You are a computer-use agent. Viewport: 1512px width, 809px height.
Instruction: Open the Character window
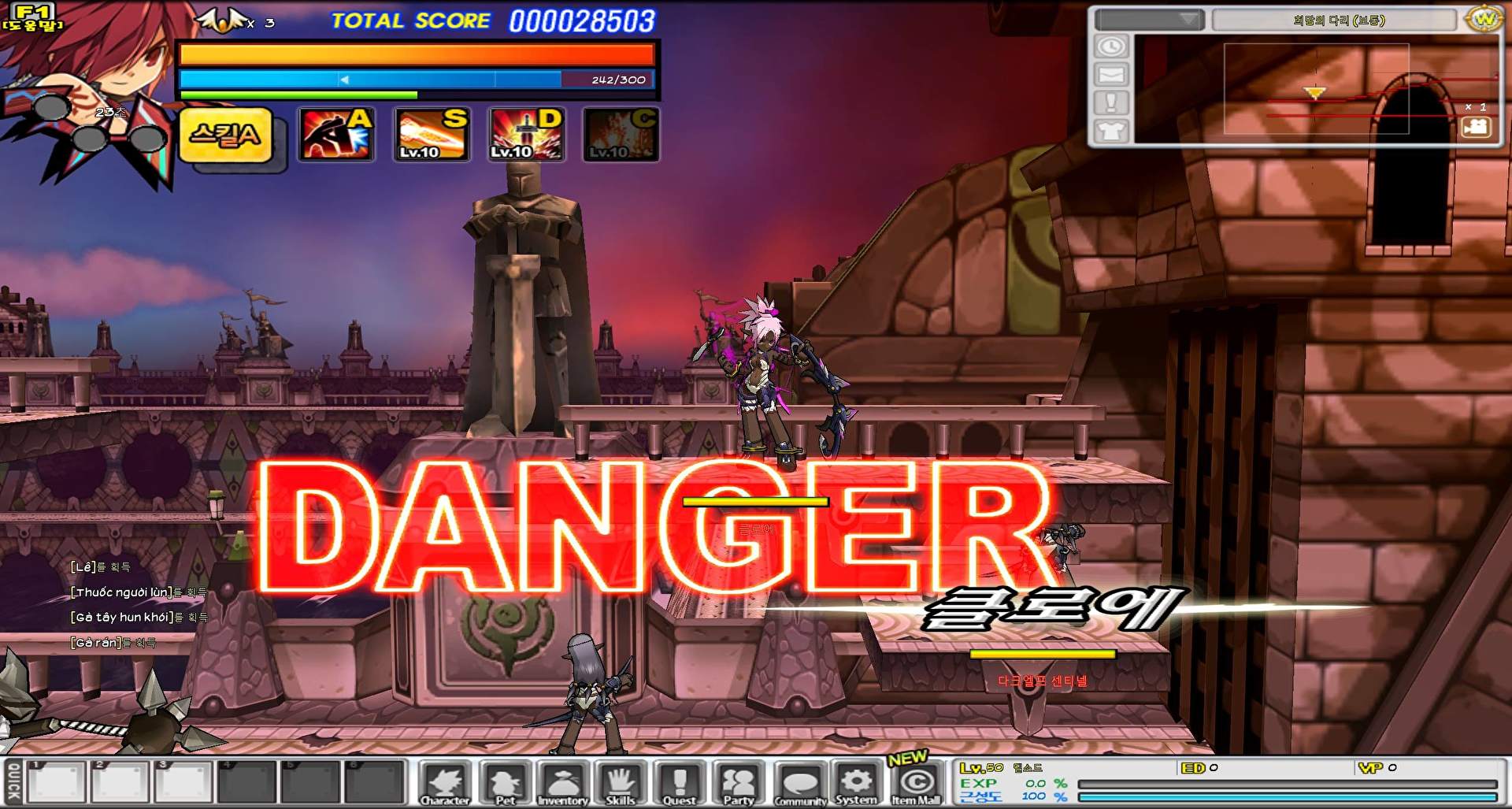pos(446,781)
